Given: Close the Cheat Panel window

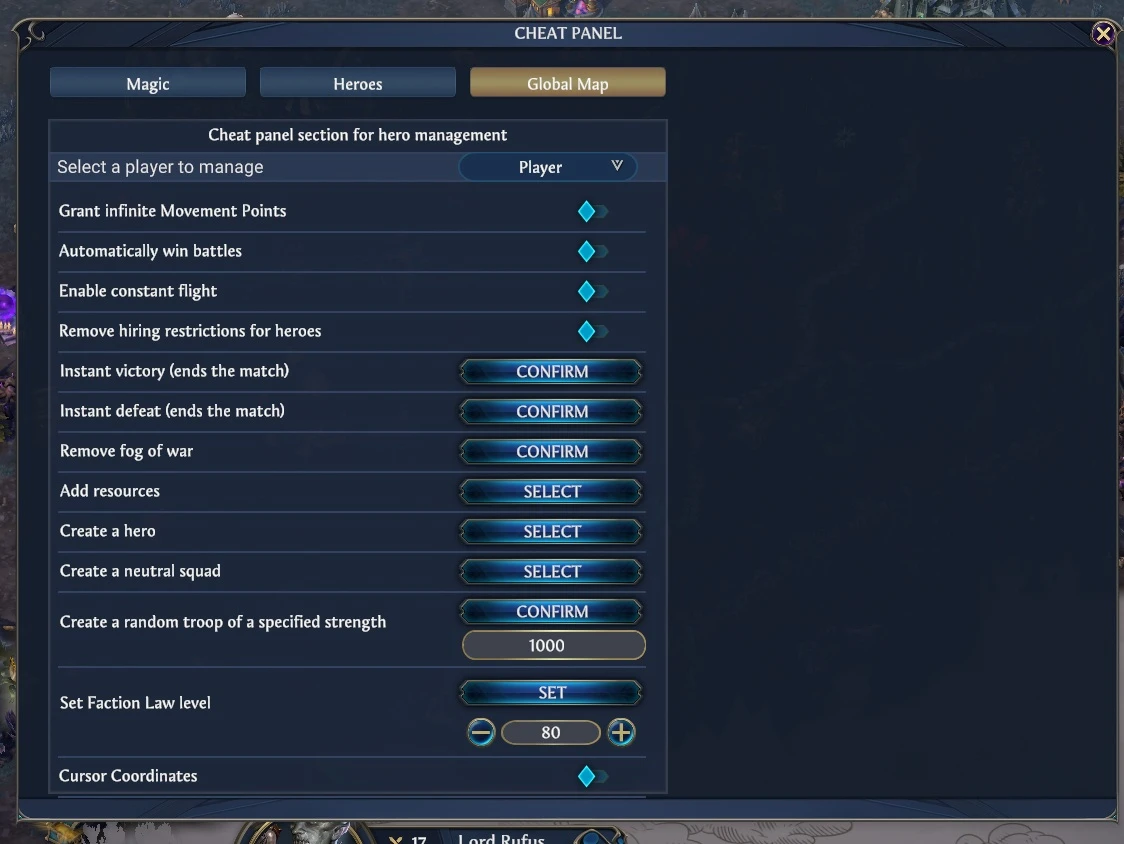Looking at the screenshot, I should point(1103,35).
